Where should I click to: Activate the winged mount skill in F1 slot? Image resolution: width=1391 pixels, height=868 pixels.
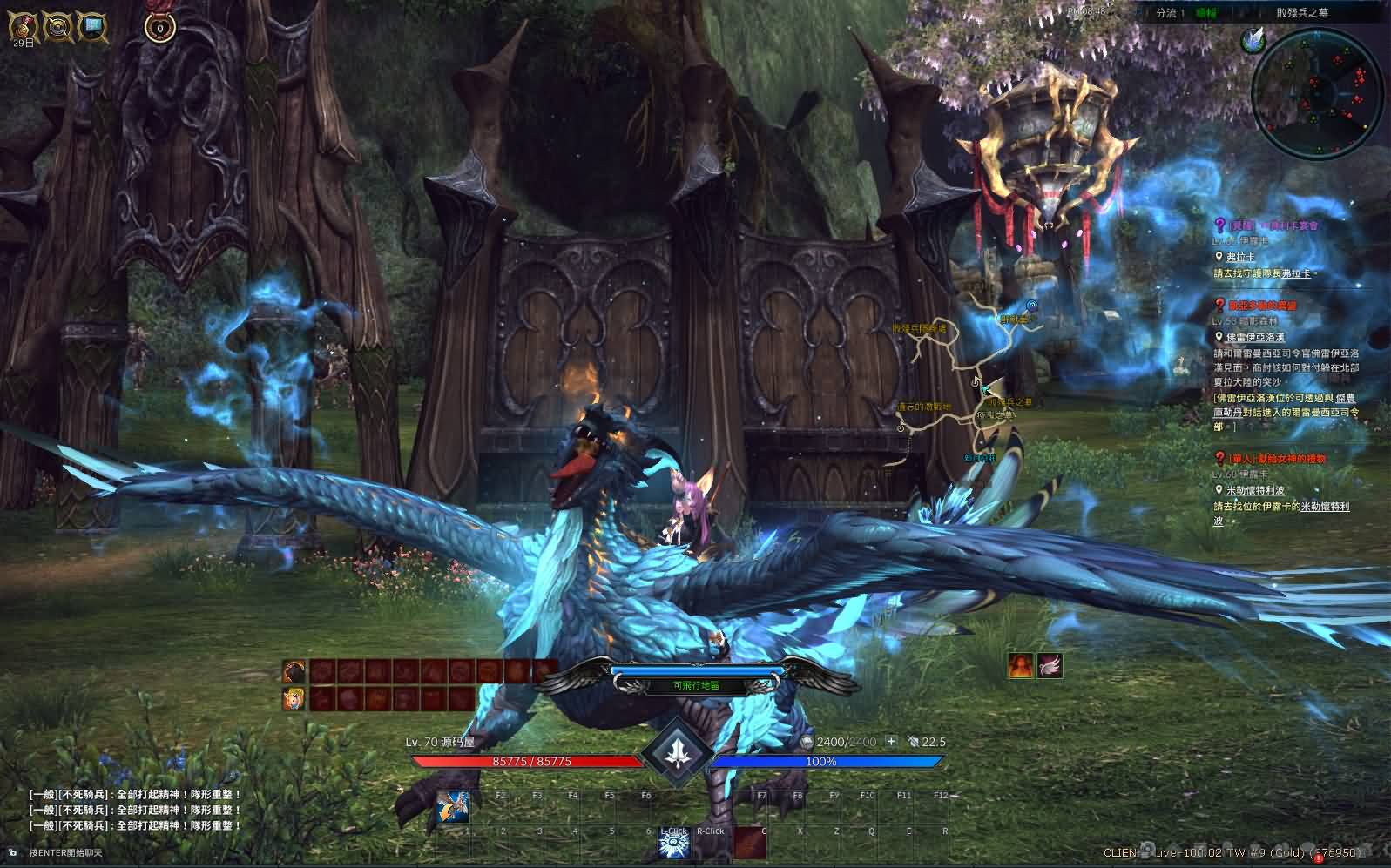pos(454,808)
